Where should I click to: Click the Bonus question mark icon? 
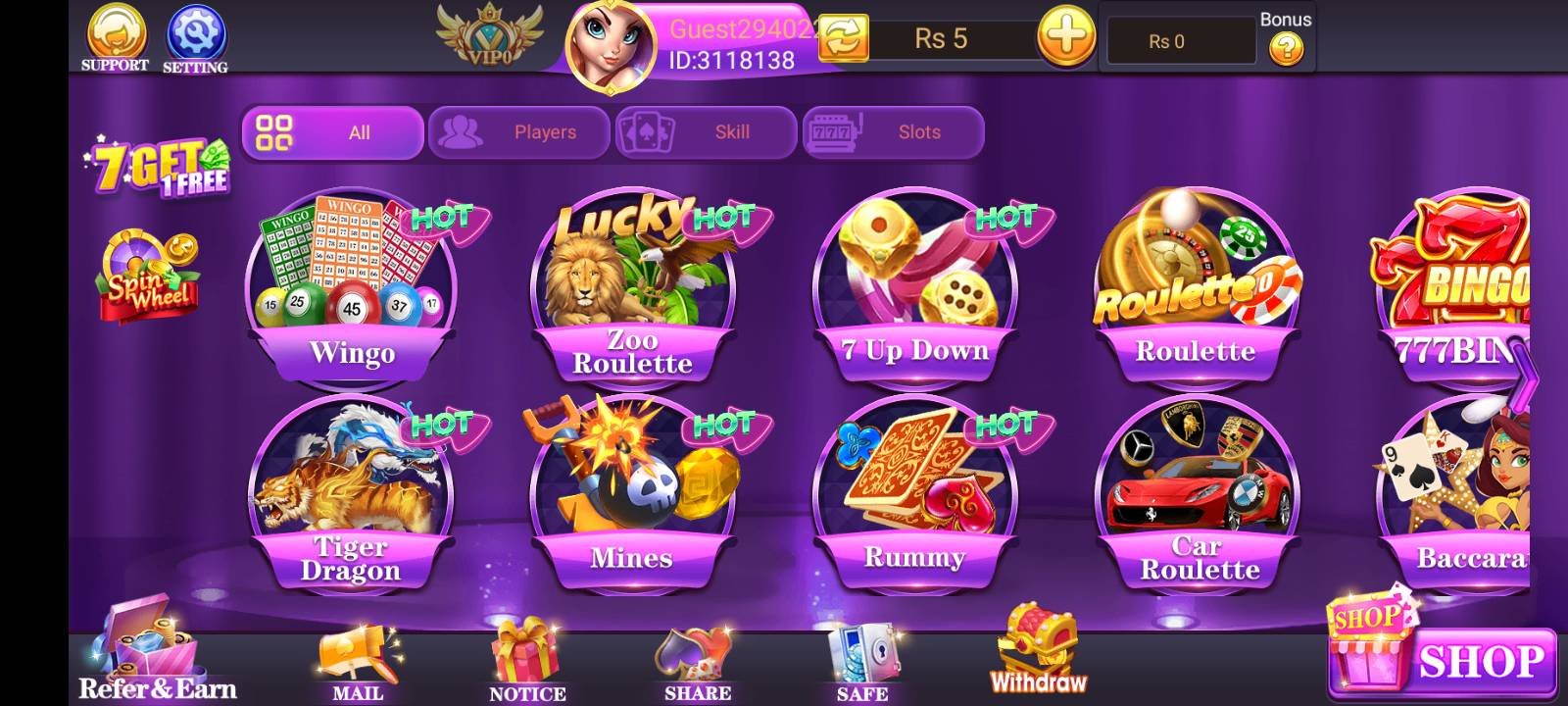point(1286,48)
